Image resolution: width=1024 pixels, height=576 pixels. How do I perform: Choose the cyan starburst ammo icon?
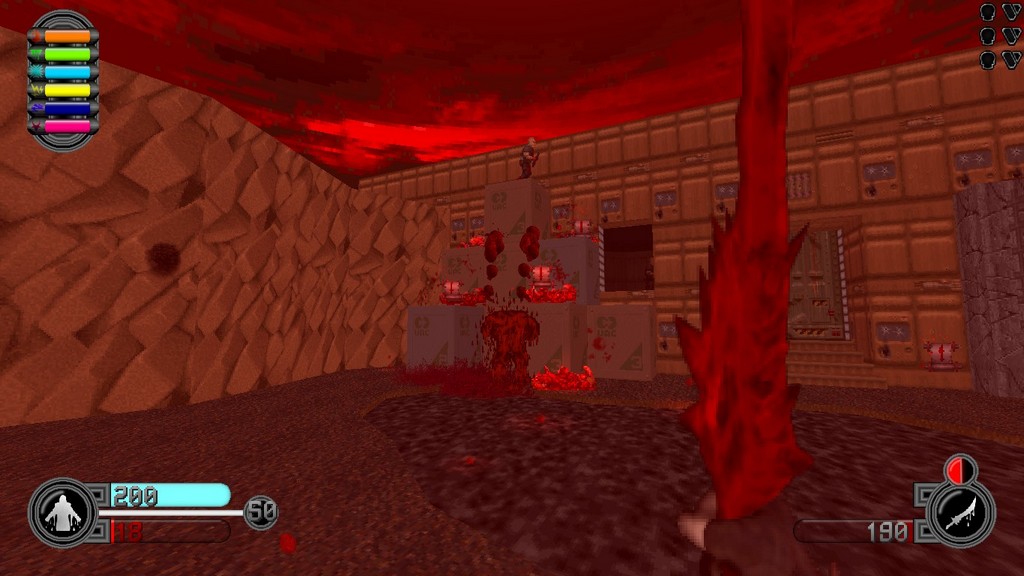click(36, 72)
